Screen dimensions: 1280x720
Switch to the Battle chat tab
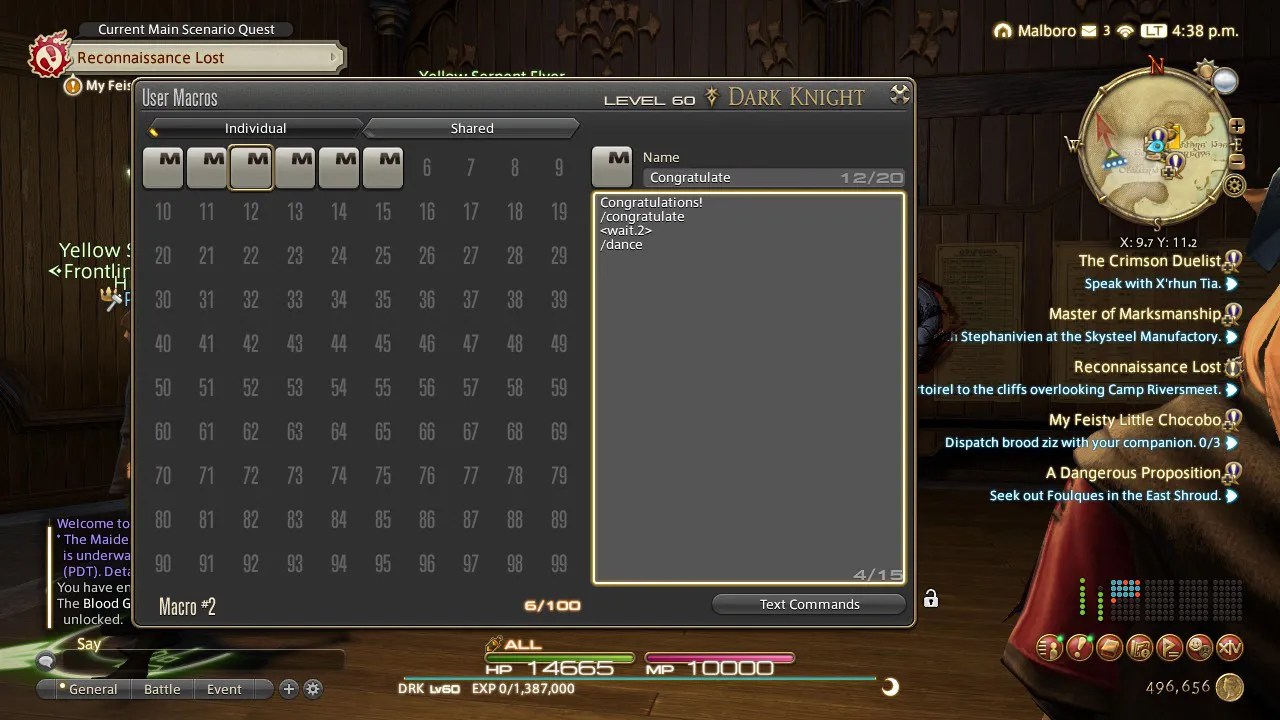coord(162,689)
